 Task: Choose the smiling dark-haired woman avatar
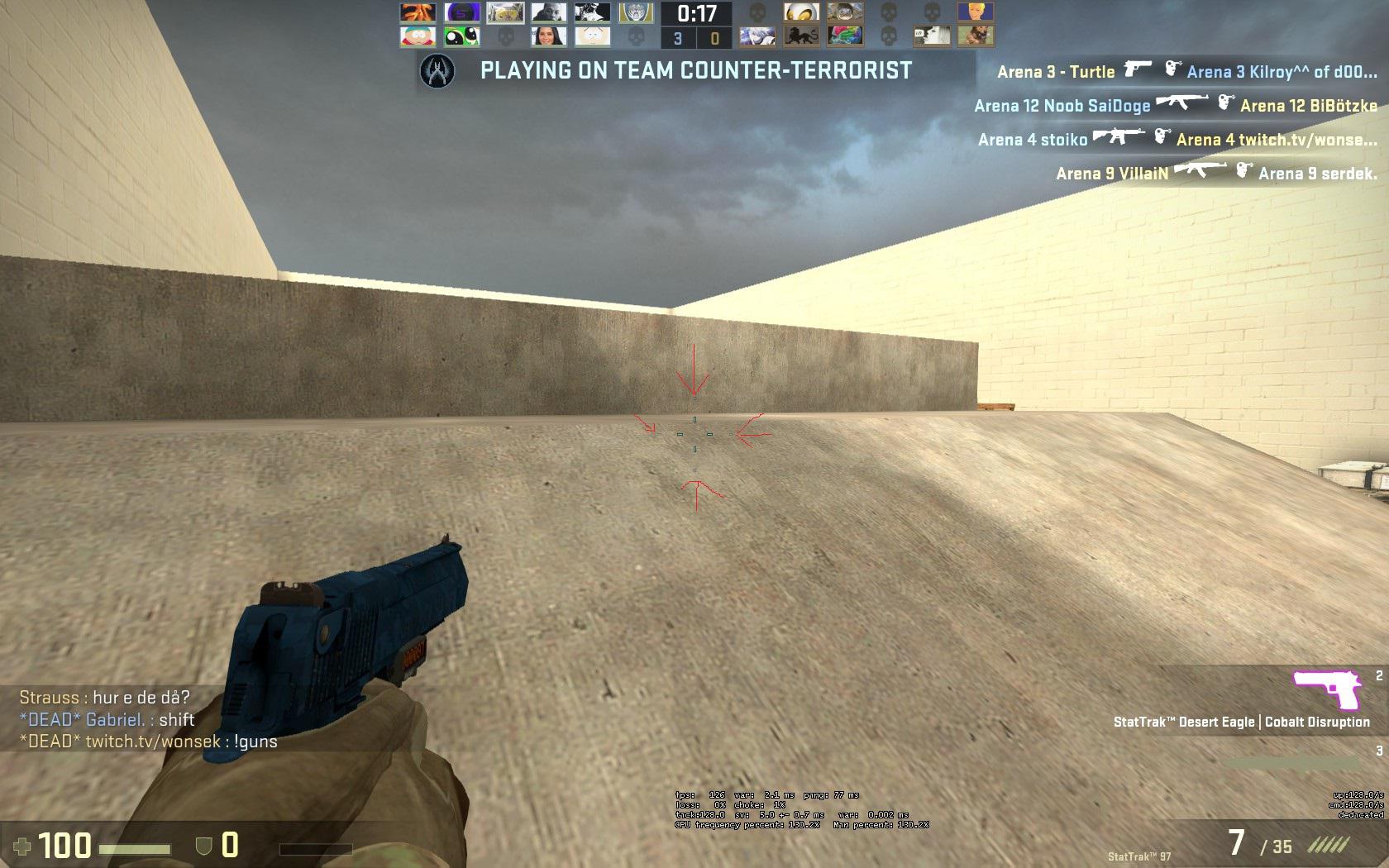(548, 36)
